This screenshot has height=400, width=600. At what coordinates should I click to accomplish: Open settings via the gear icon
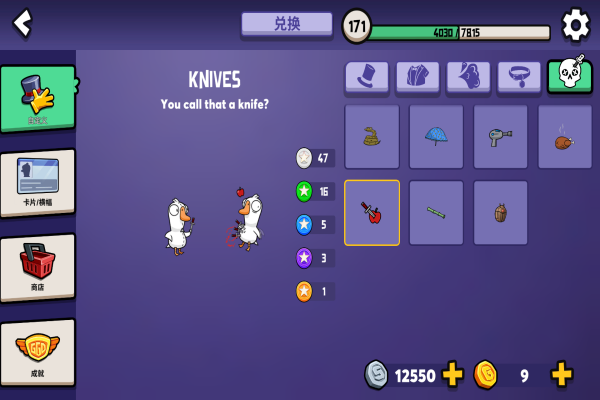point(575,24)
